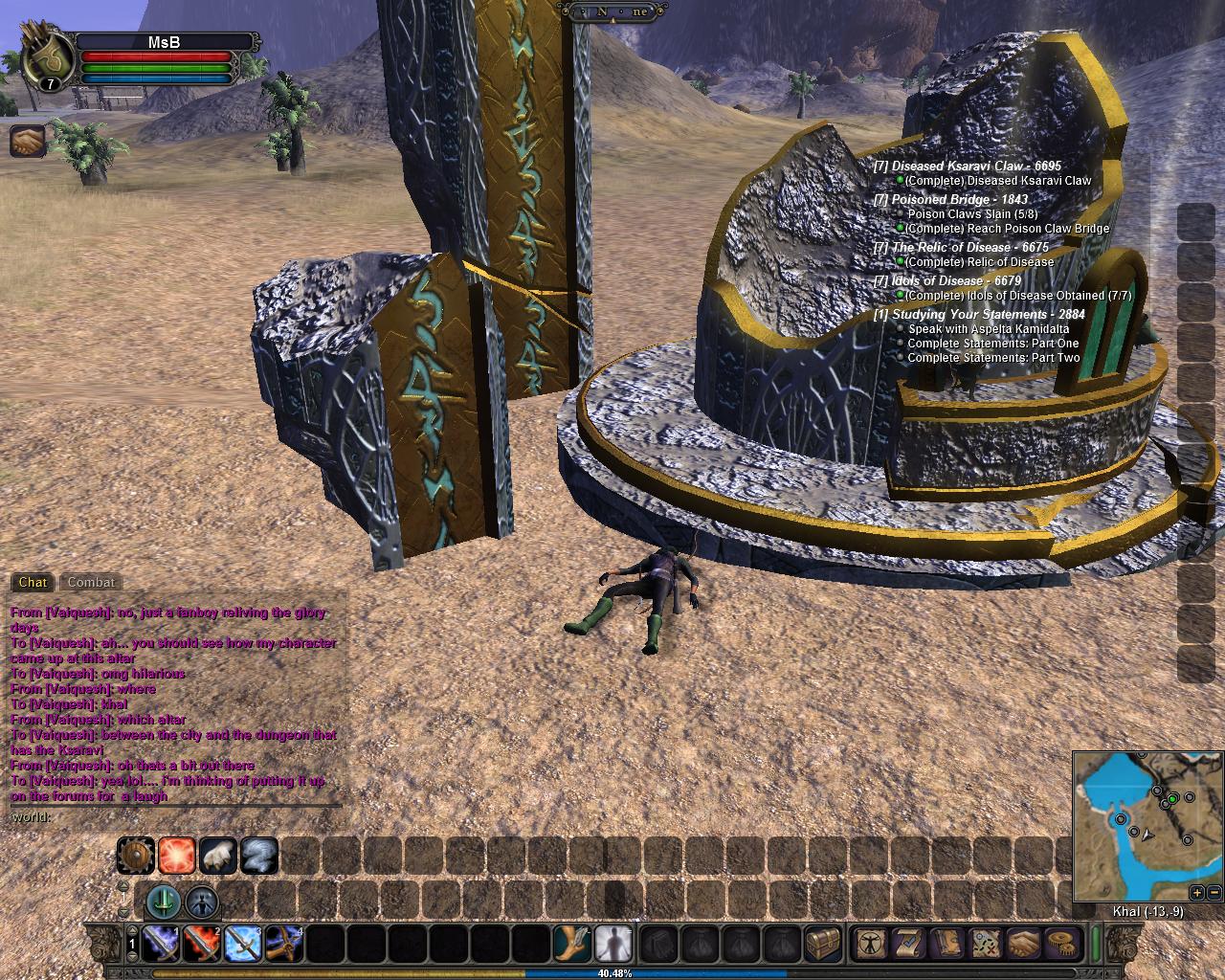Use the fiery sword ability in slot 2
The image size is (1225, 980).
(201, 944)
